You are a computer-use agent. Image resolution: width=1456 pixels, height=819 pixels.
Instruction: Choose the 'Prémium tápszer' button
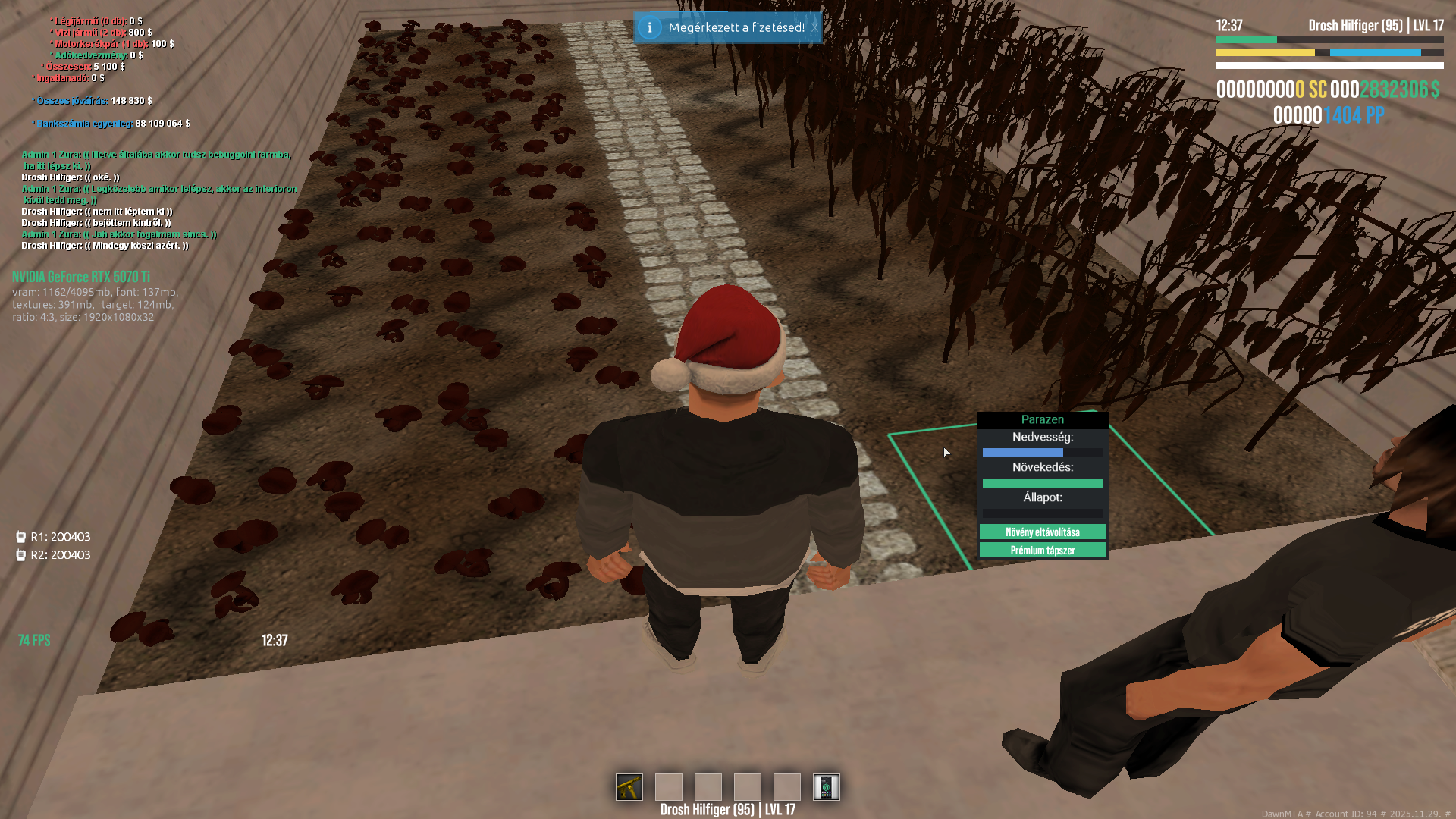[x=1043, y=551]
